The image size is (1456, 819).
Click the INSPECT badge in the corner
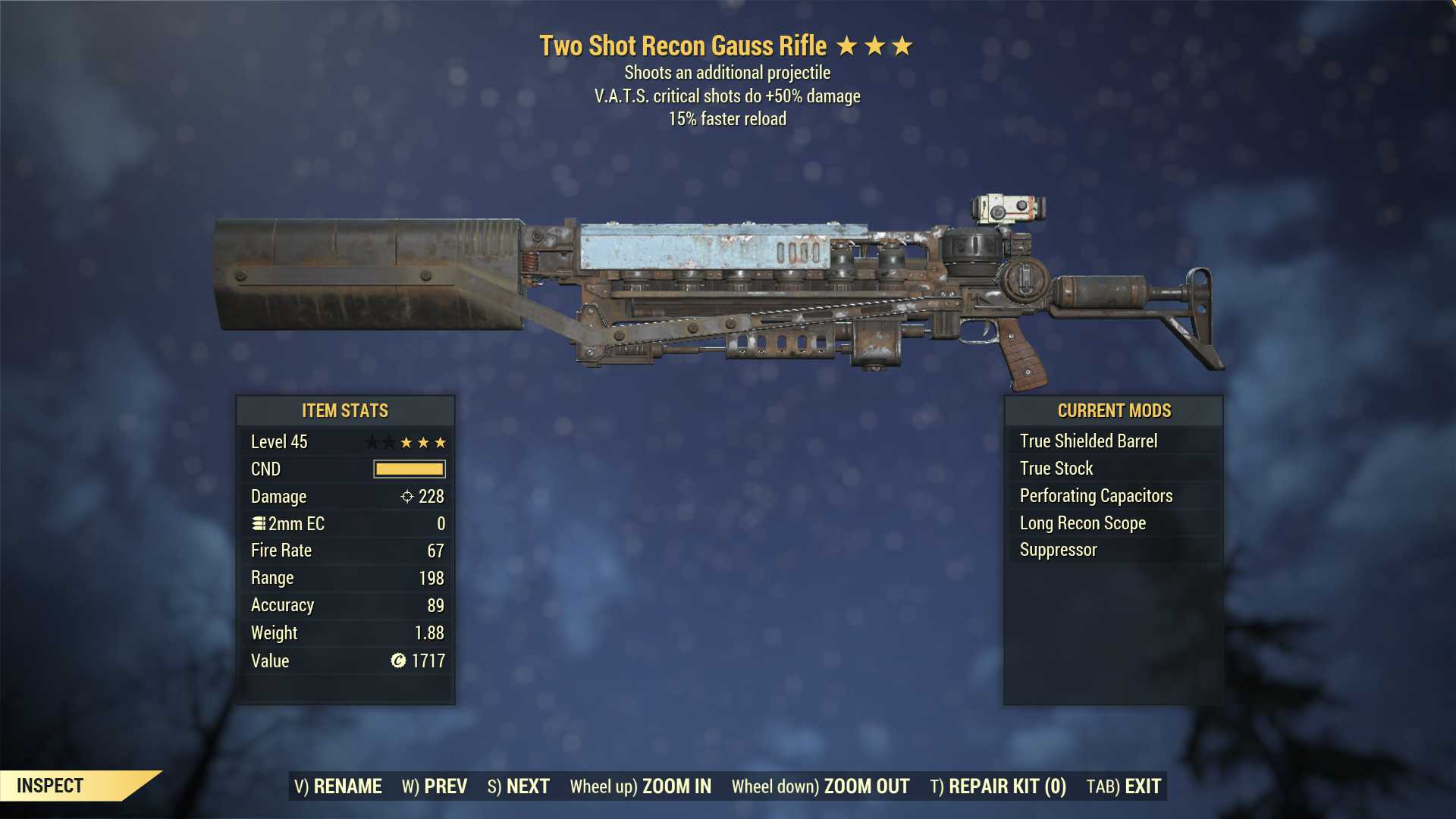coord(49,786)
